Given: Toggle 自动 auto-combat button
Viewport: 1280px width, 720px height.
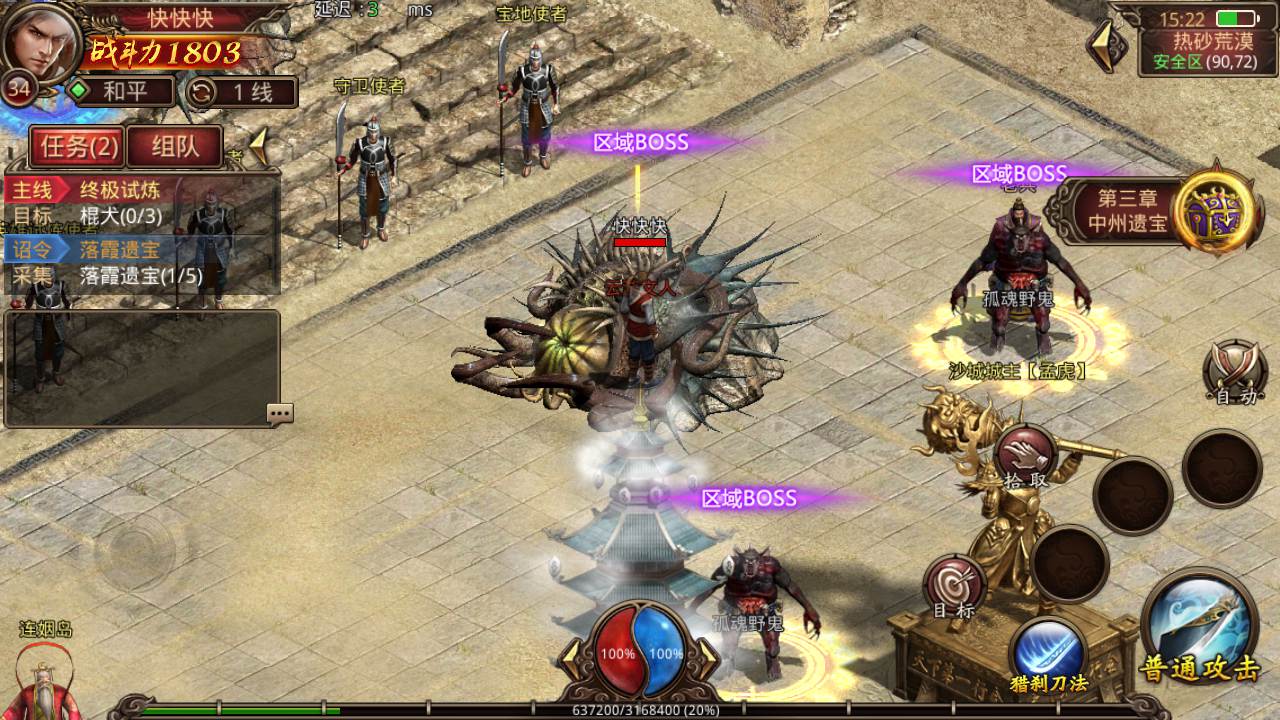Looking at the screenshot, I should pyautogui.click(x=1235, y=374).
